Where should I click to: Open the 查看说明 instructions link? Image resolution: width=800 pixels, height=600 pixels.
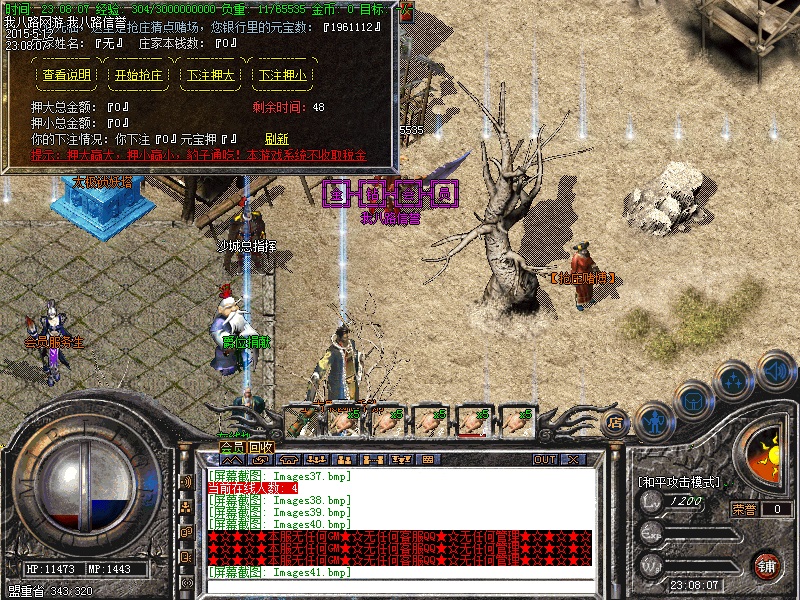click(67, 75)
